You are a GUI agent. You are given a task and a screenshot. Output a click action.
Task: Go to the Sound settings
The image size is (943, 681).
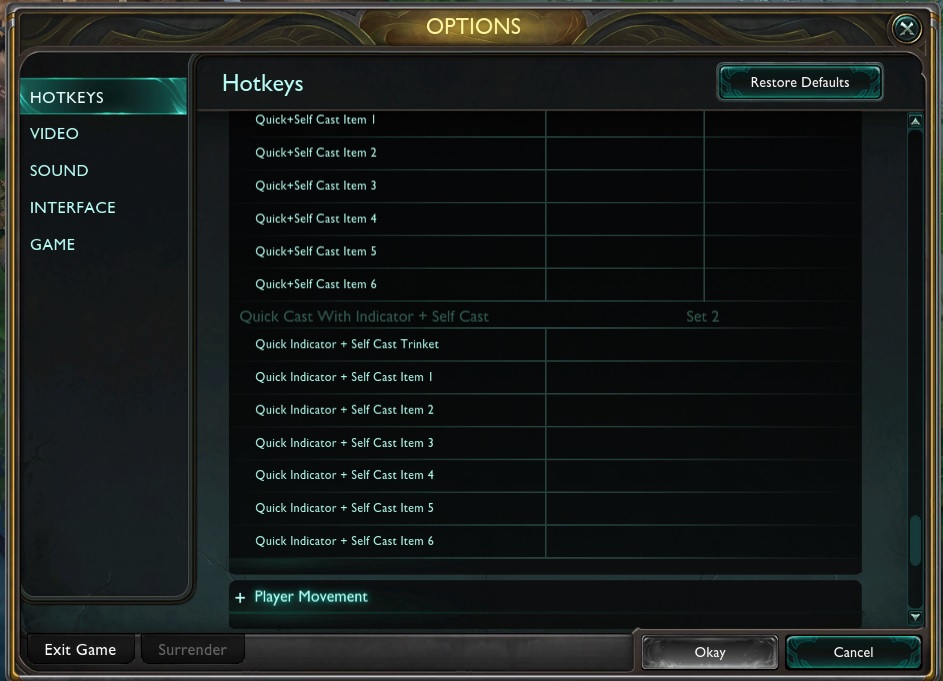[59, 171]
